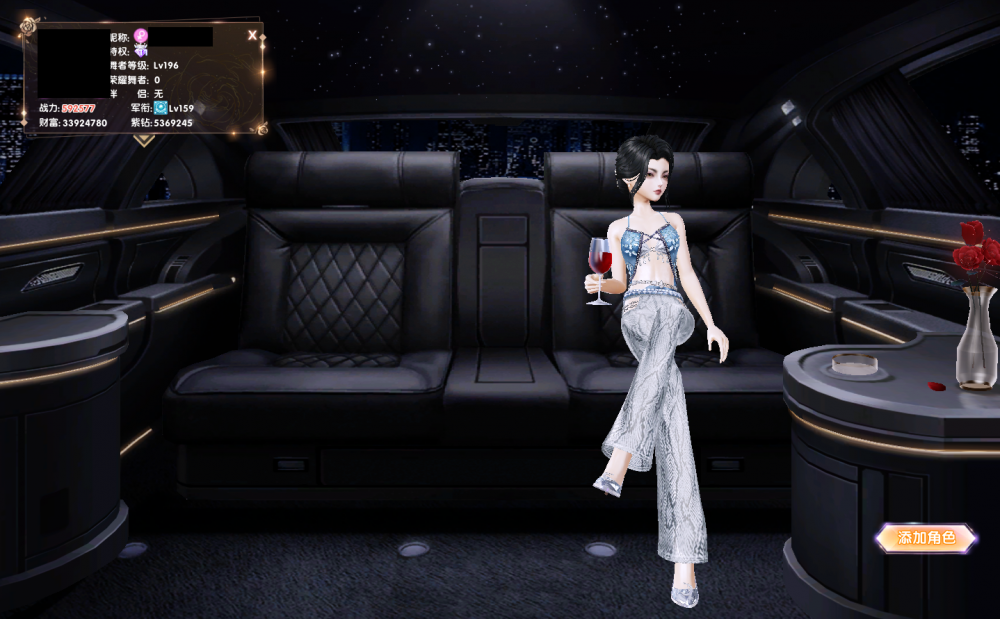Collapse the info panel with the down arrow
The width and height of the screenshot is (1000, 619).
pos(144,140)
